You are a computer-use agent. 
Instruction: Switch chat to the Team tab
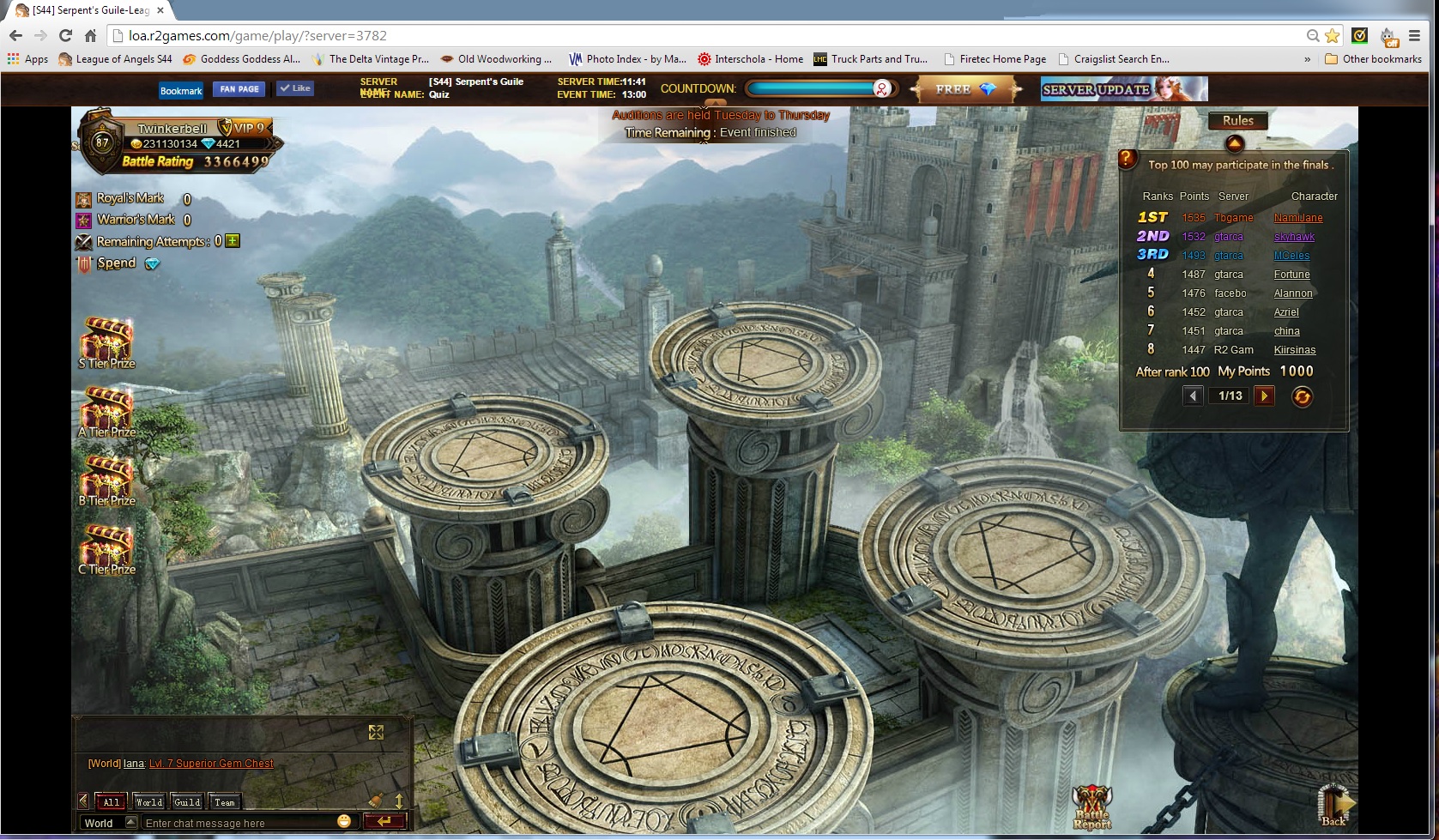[225, 802]
